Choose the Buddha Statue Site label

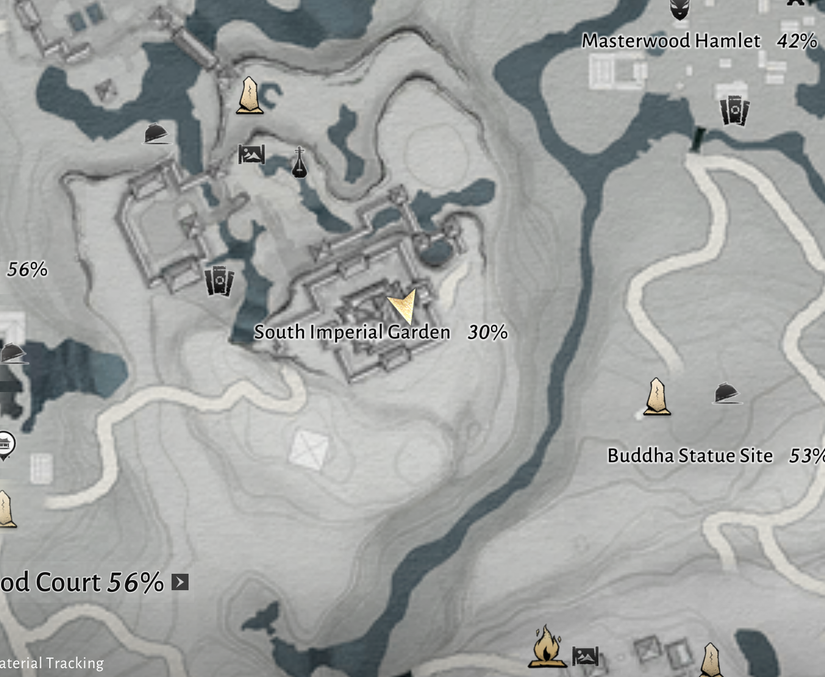pyautogui.click(x=690, y=456)
